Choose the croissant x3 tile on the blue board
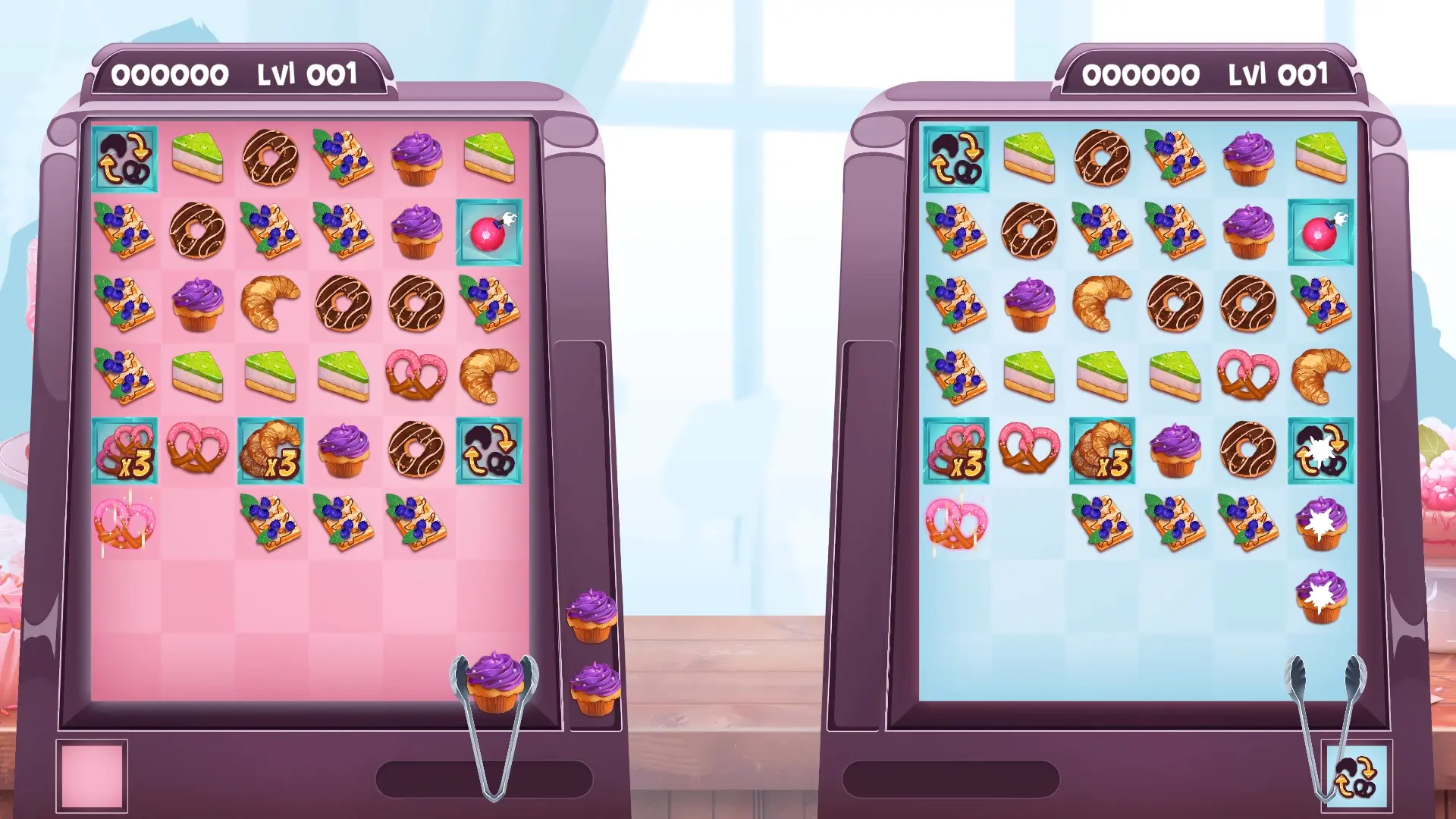Viewport: 1456px width, 819px height. tap(1102, 451)
